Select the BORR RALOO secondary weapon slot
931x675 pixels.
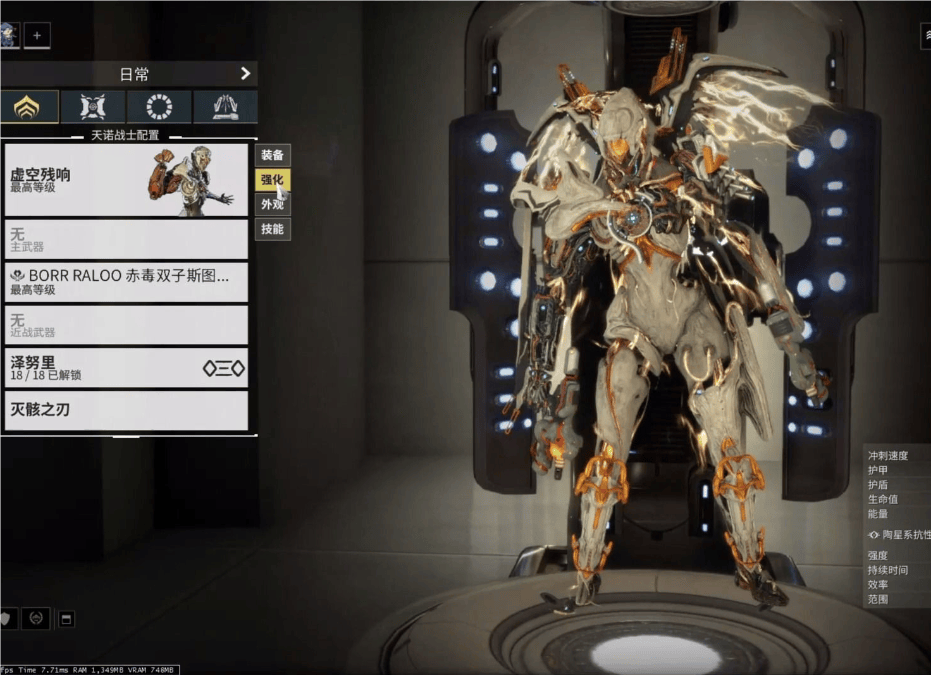[x=126, y=282]
